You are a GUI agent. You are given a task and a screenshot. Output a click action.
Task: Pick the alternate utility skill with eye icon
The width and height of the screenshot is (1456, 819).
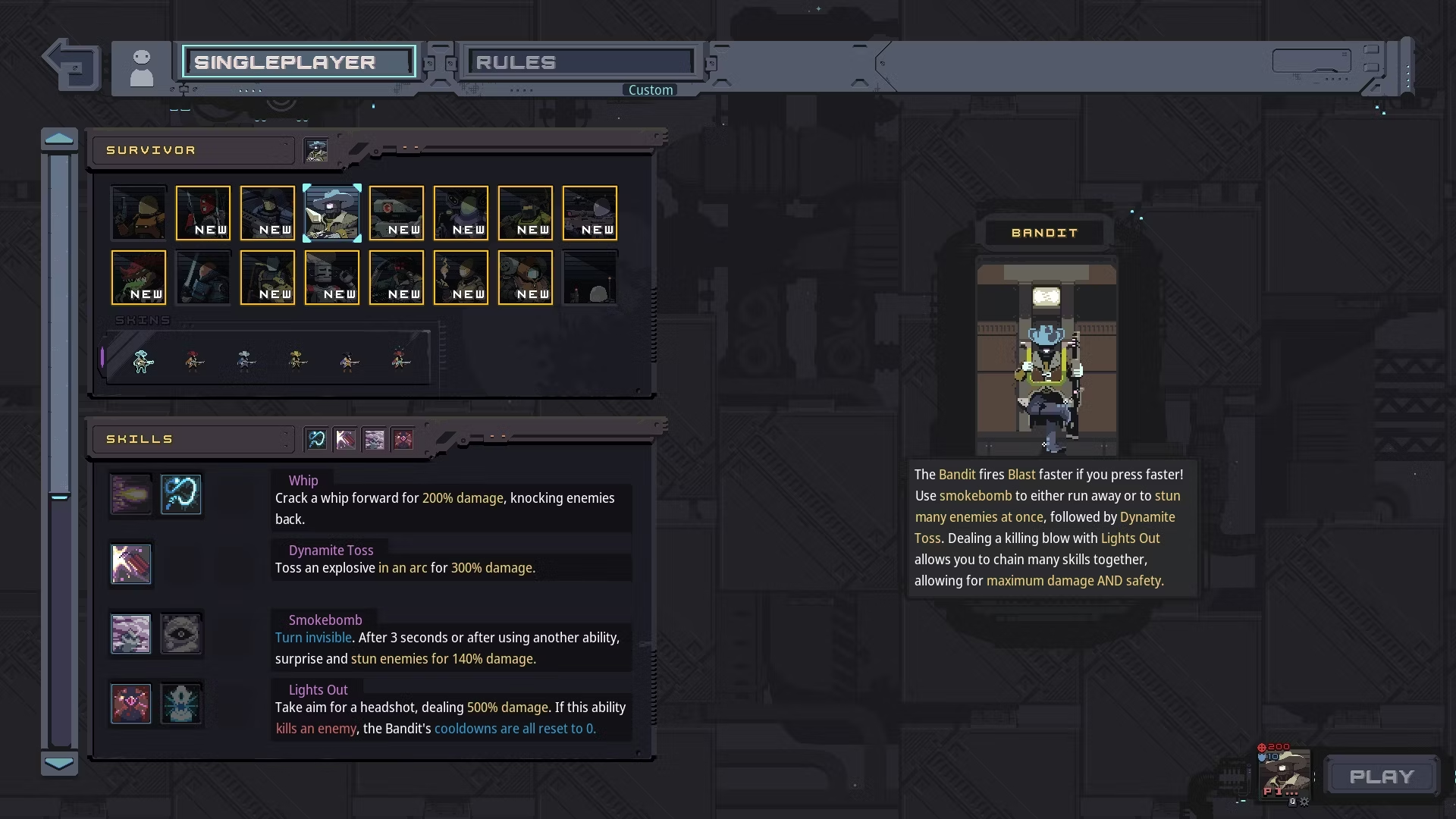pyautogui.click(x=181, y=634)
